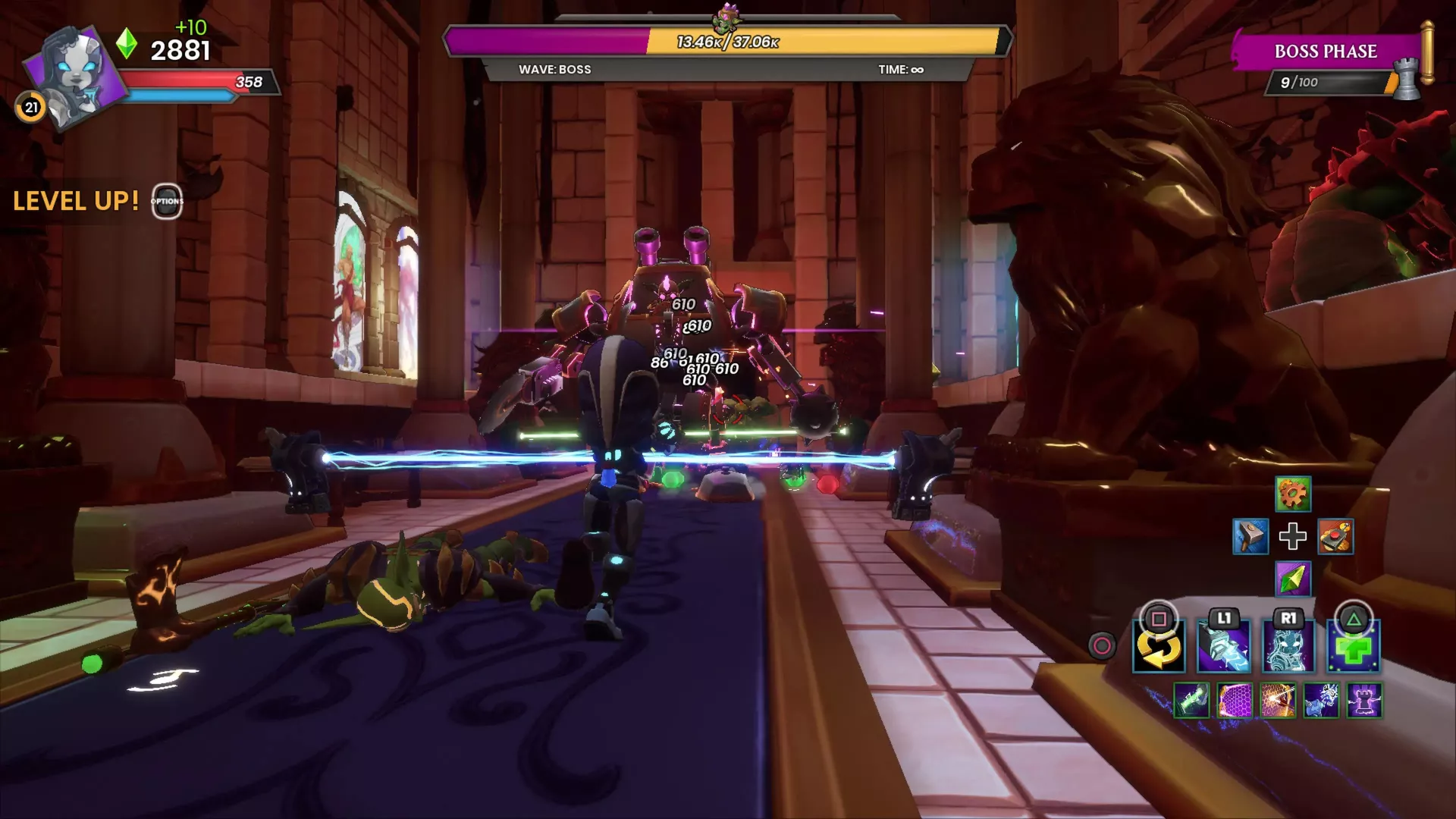The width and height of the screenshot is (1456, 819).
Task: Use the lightning gauntlet ability
Action: [1223, 648]
